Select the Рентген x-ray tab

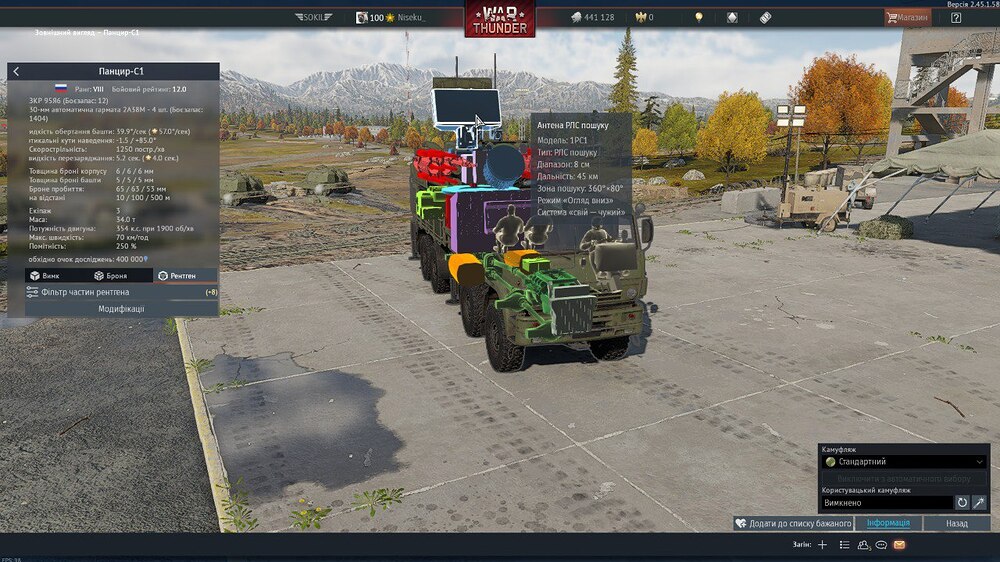click(x=176, y=275)
